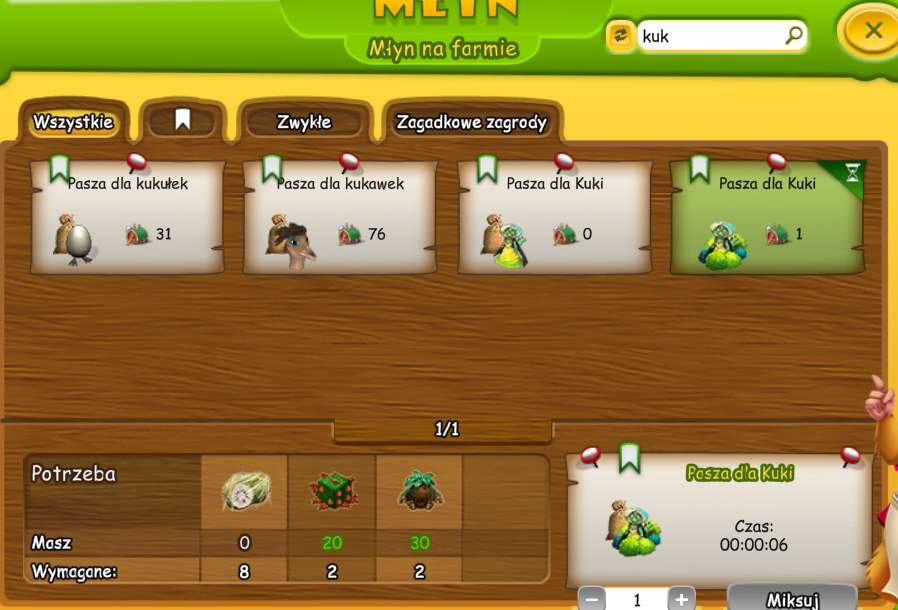The width and height of the screenshot is (898, 610).
Task: Click the yellow refresh button beside search
Action: click(621, 36)
